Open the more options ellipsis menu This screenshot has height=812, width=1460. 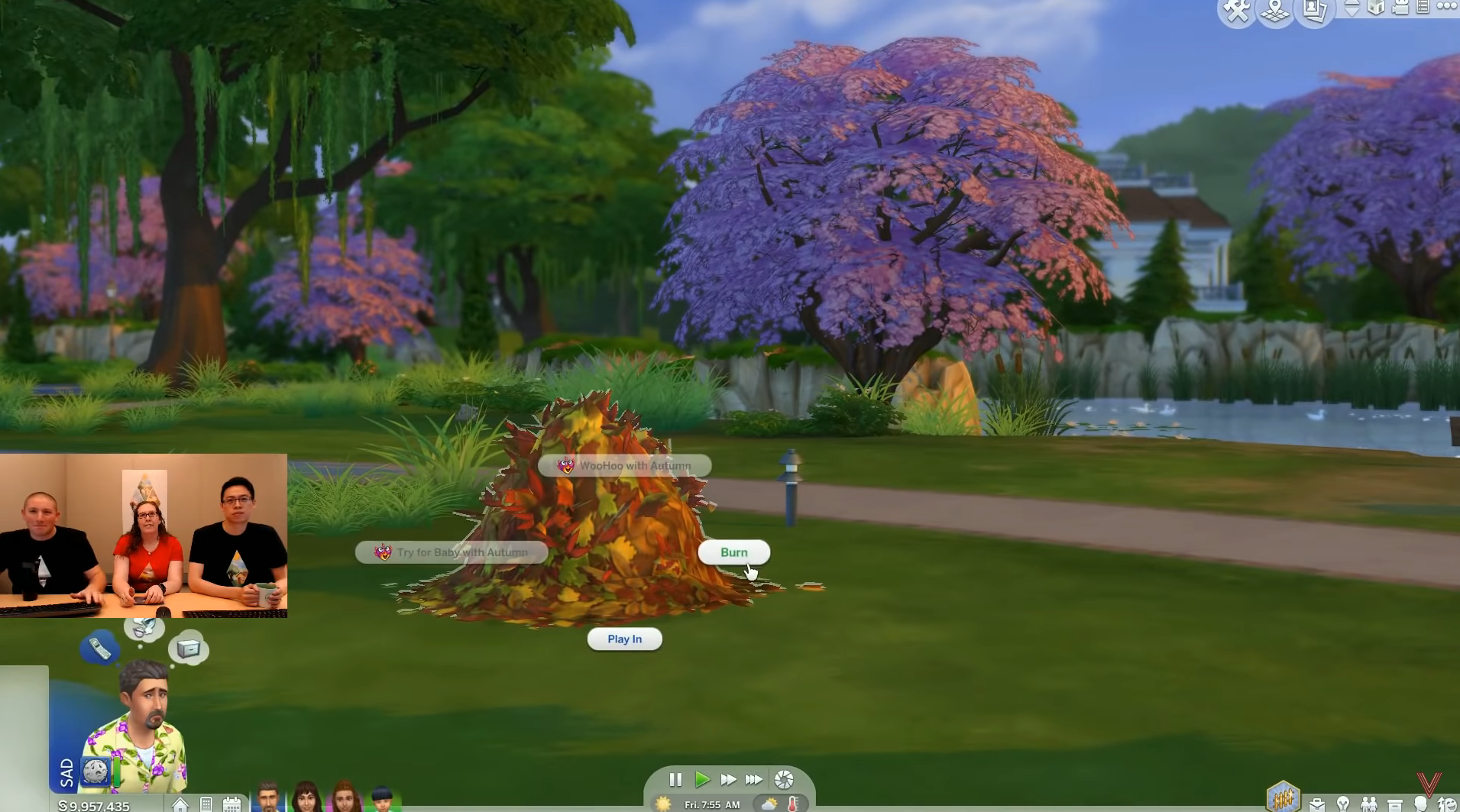[x=1446, y=8]
